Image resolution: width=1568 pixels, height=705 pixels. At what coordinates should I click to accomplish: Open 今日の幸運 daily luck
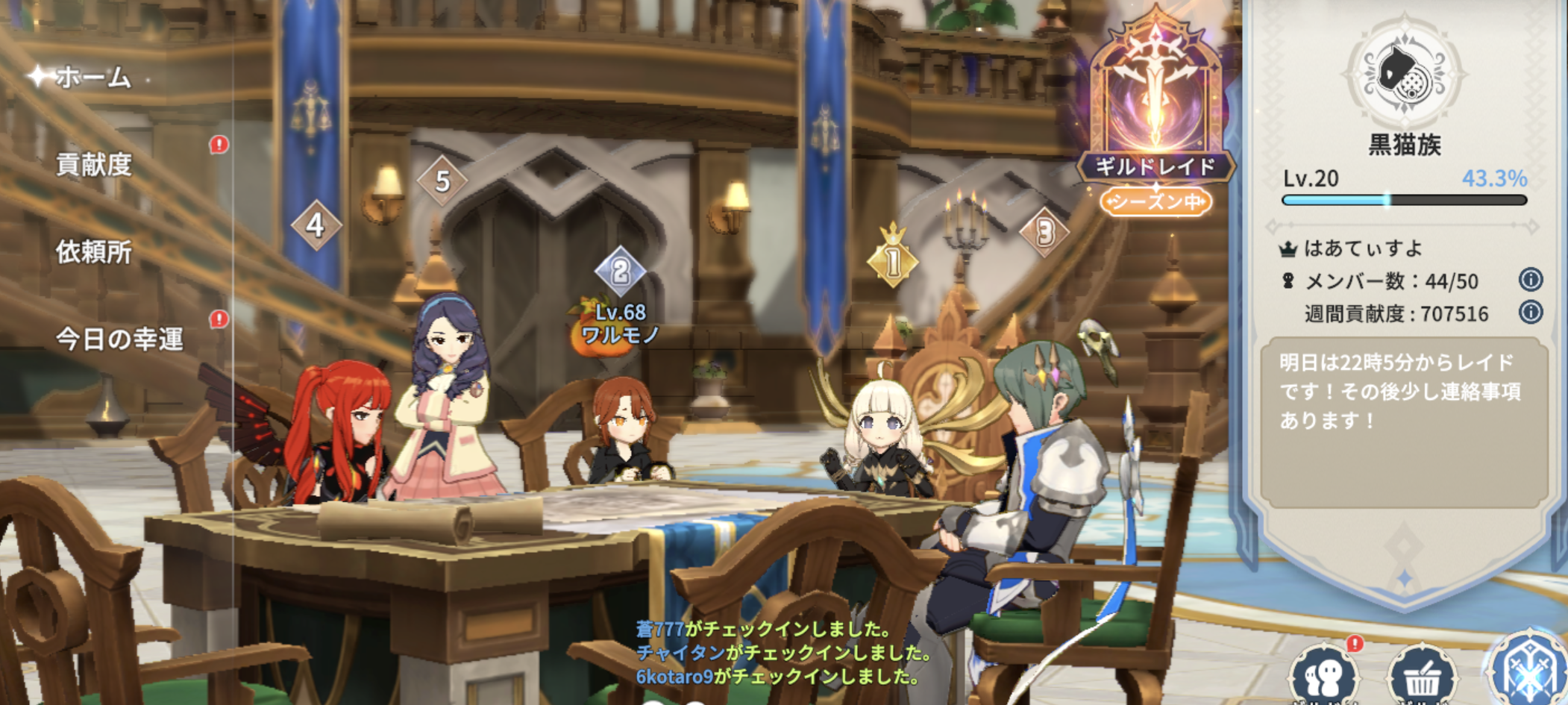click(x=119, y=339)
